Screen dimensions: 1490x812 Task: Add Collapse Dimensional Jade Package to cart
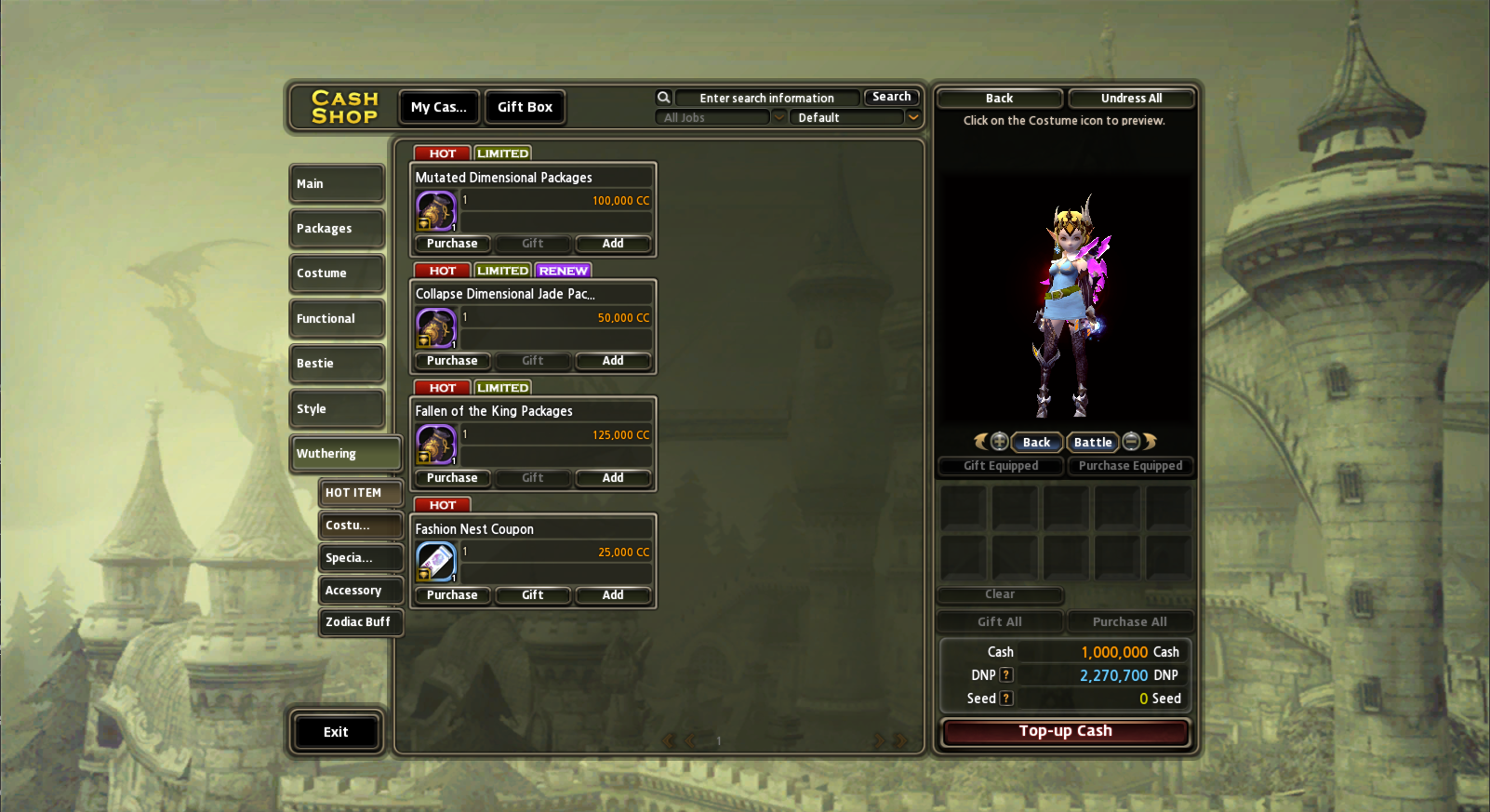point(613,361)
